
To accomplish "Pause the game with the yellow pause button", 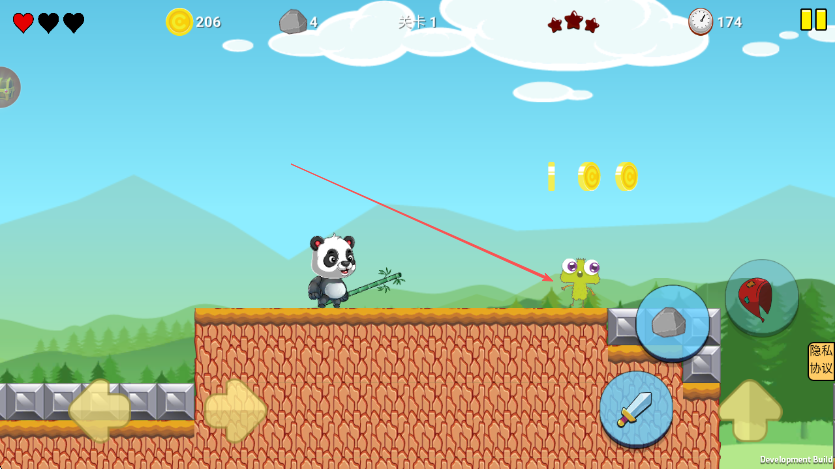I will (813, 20).
